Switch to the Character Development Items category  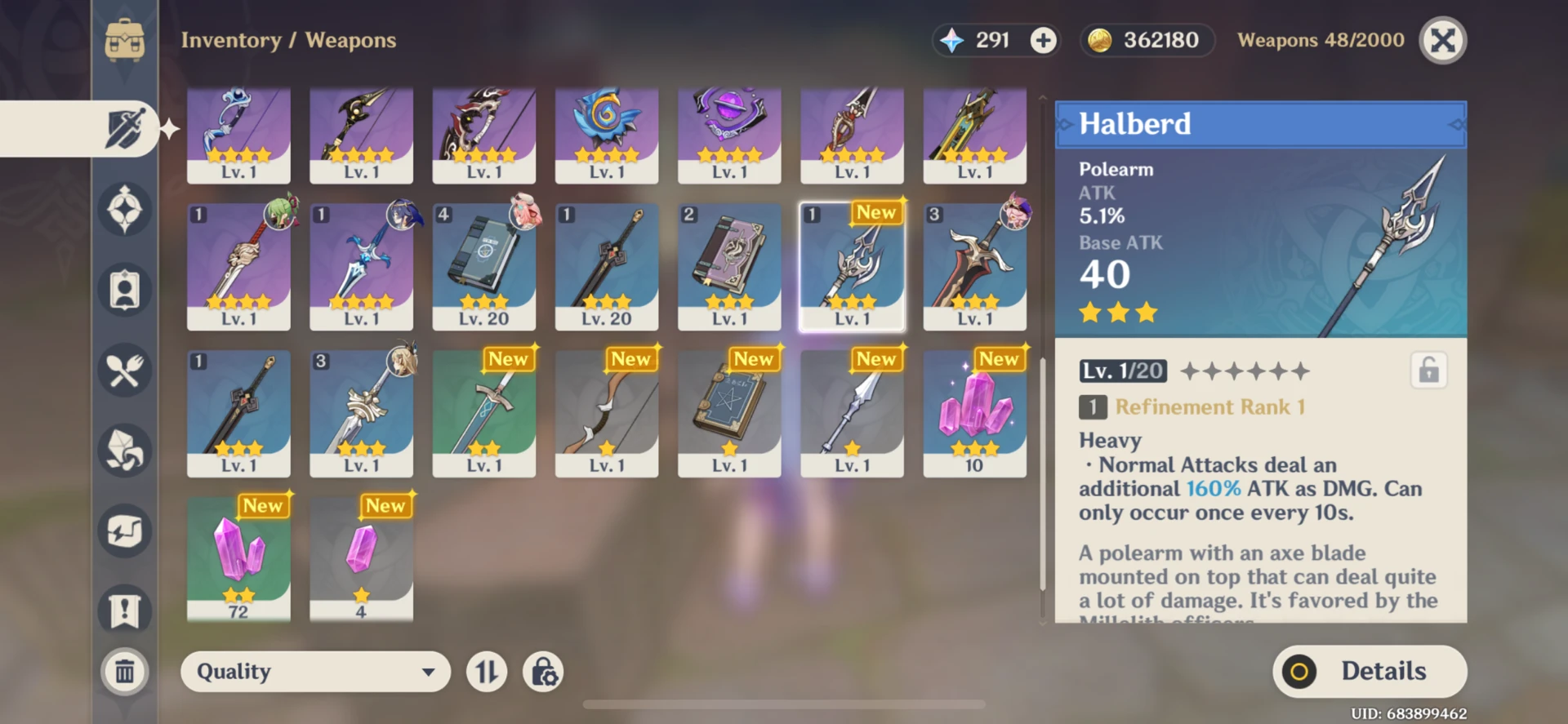click(x=124, y=290)
